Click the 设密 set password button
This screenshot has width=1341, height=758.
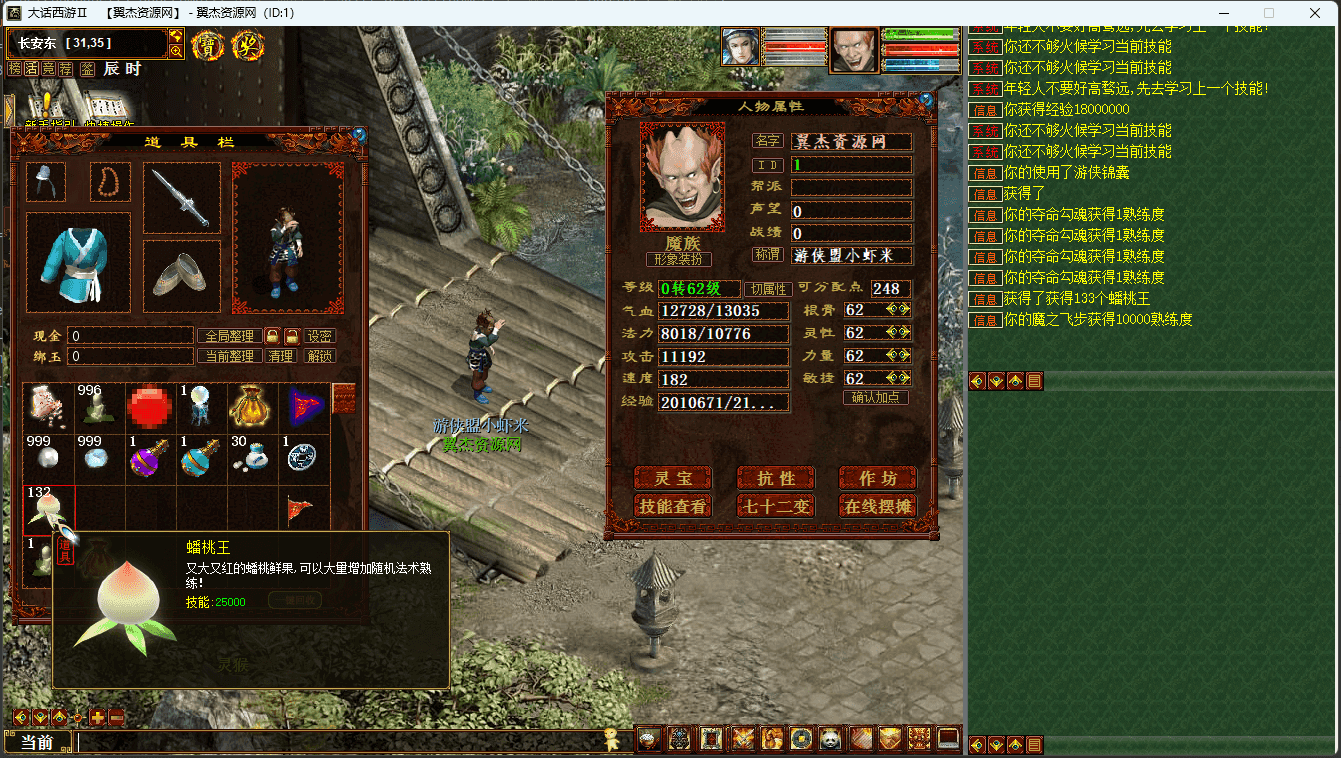(x=320, y=336)
